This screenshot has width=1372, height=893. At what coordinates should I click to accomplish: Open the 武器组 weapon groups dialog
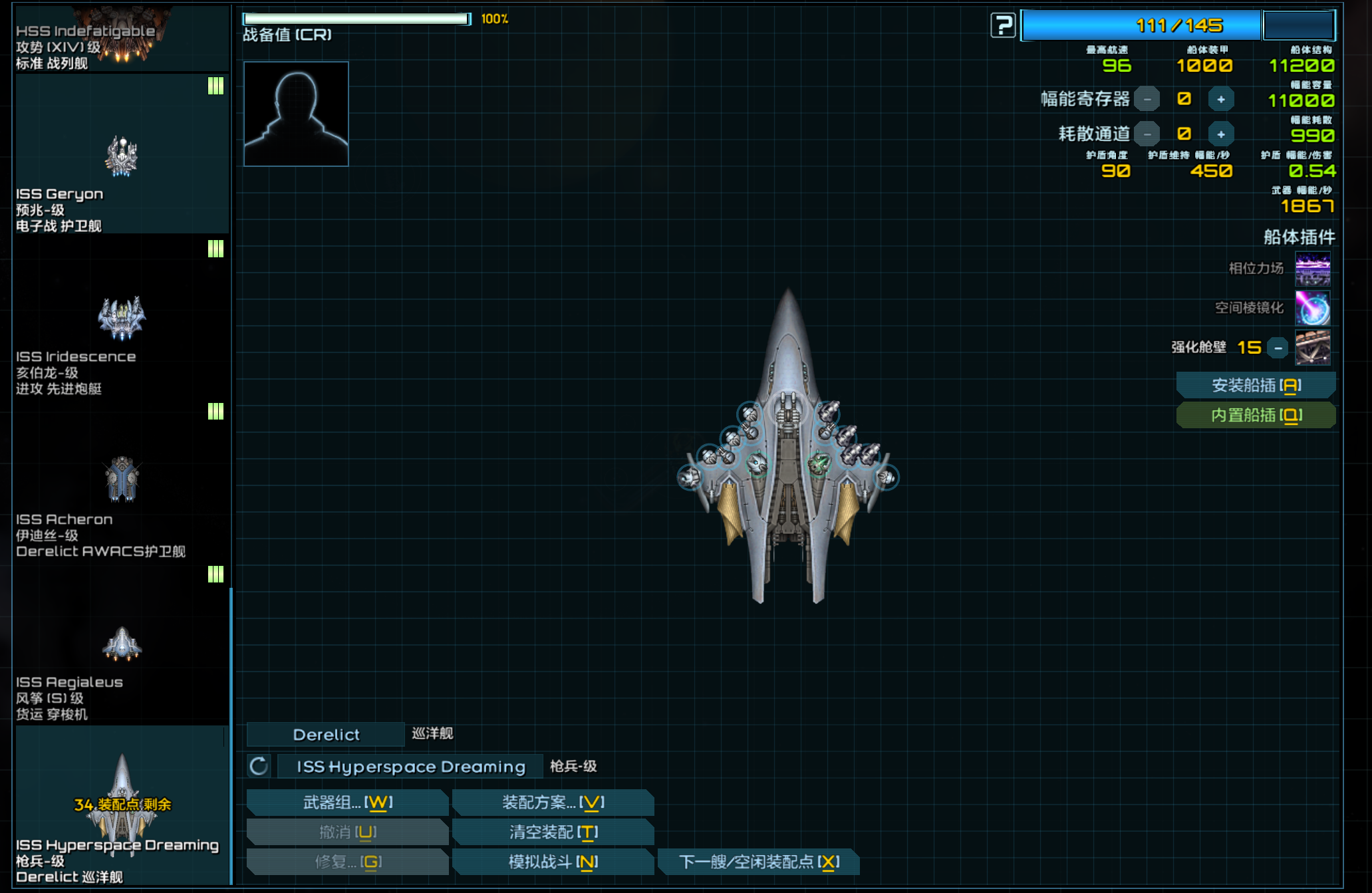point(347,803)
